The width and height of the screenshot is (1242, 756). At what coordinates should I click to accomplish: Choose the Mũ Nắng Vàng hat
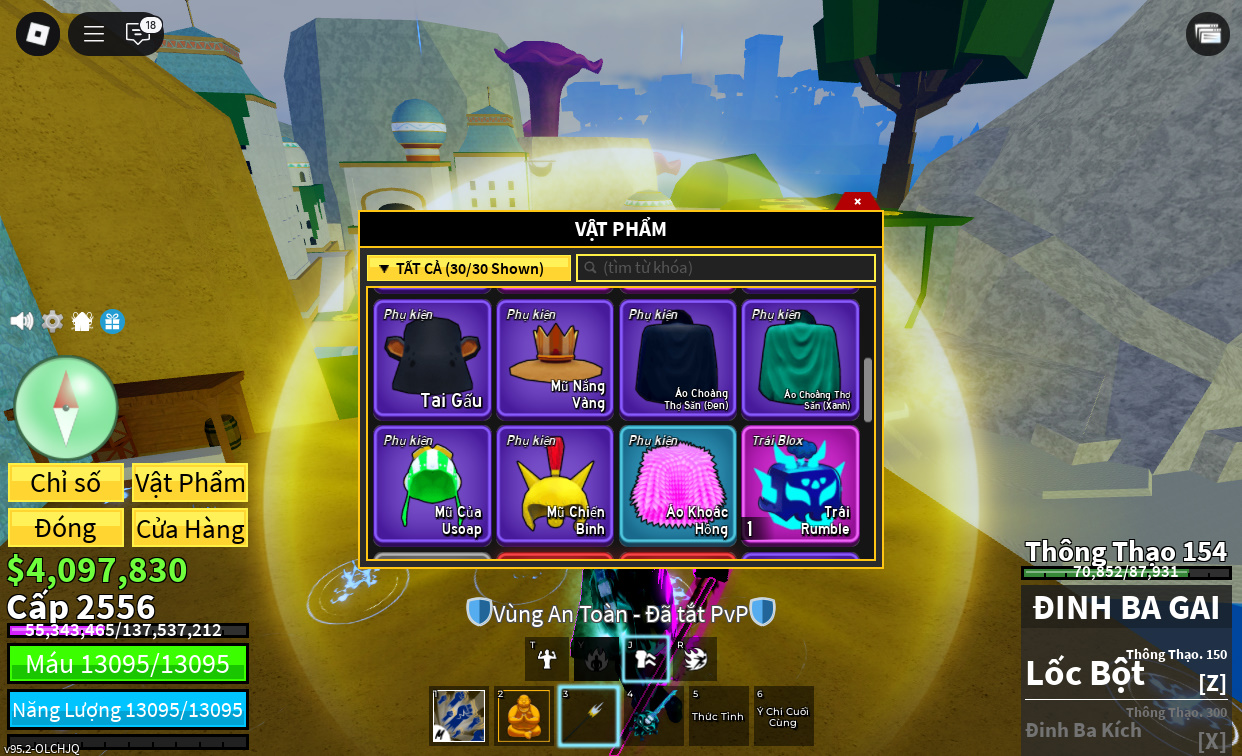pos(555,358)
